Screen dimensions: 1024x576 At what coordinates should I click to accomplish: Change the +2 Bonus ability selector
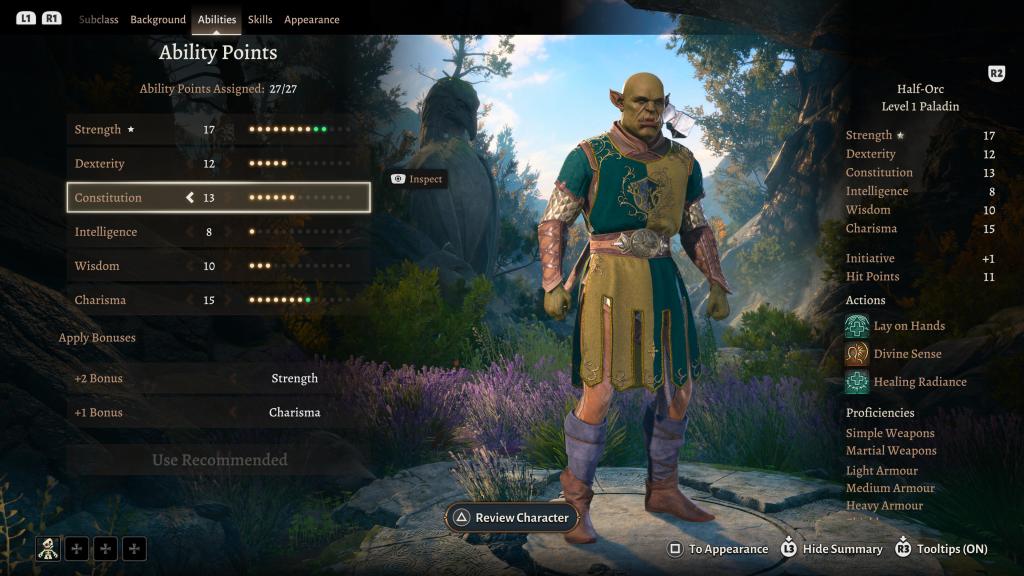294,379
